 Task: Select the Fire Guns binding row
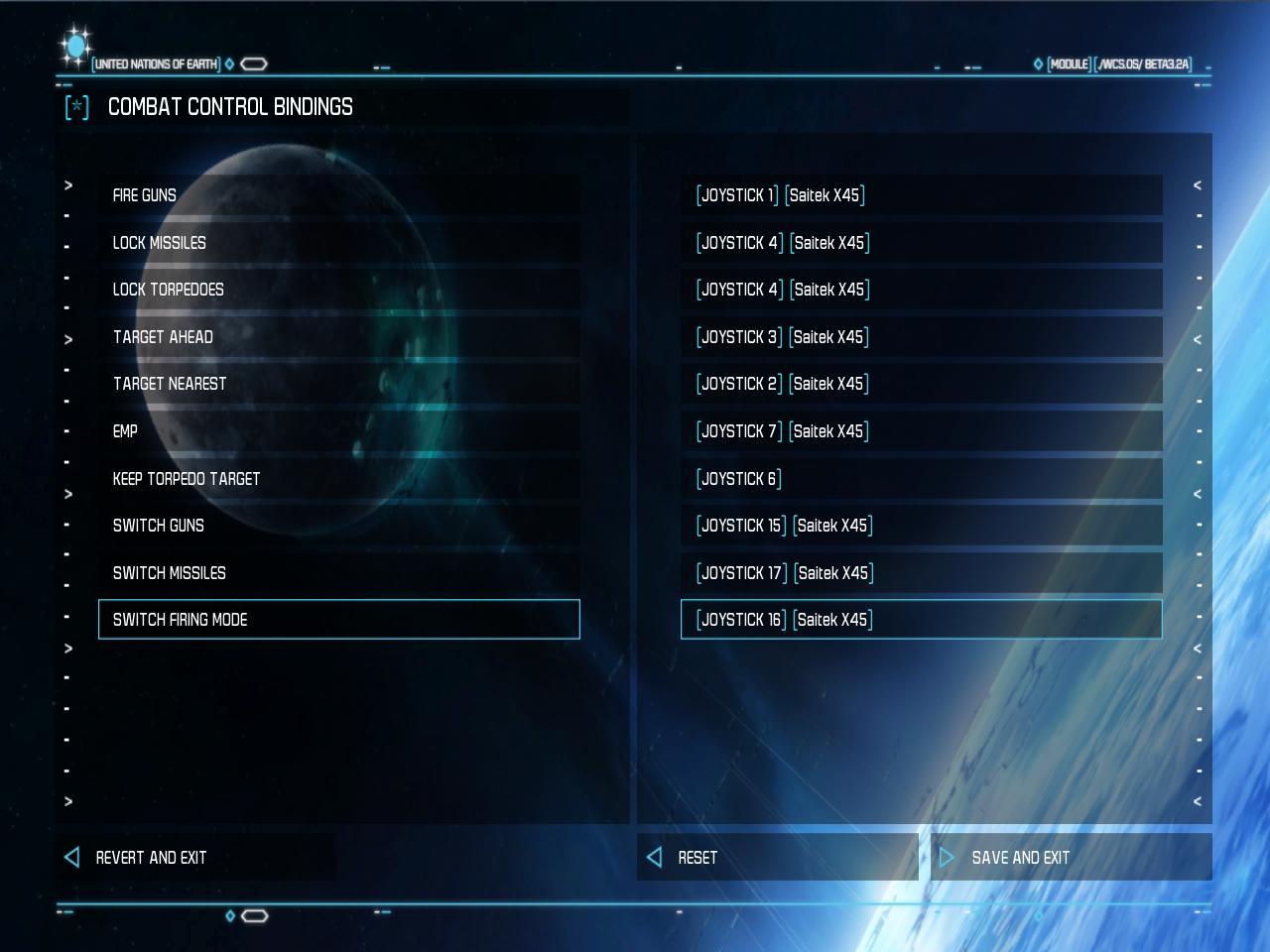point(338,195)
